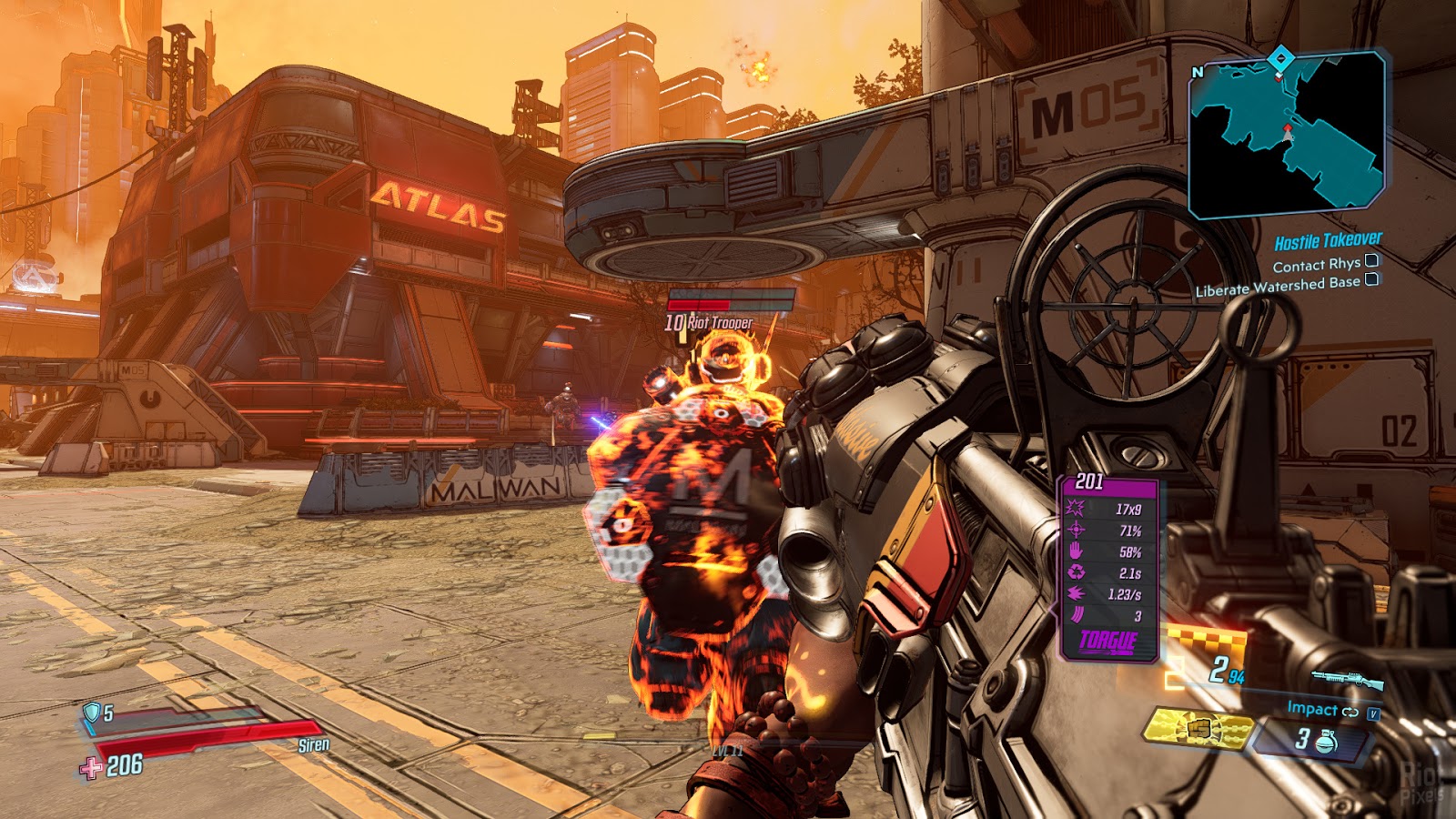Select the grenade icon showing count 3
Image resolution: width=1456 pixels, height=819 pixels.
coord(1324,740)
